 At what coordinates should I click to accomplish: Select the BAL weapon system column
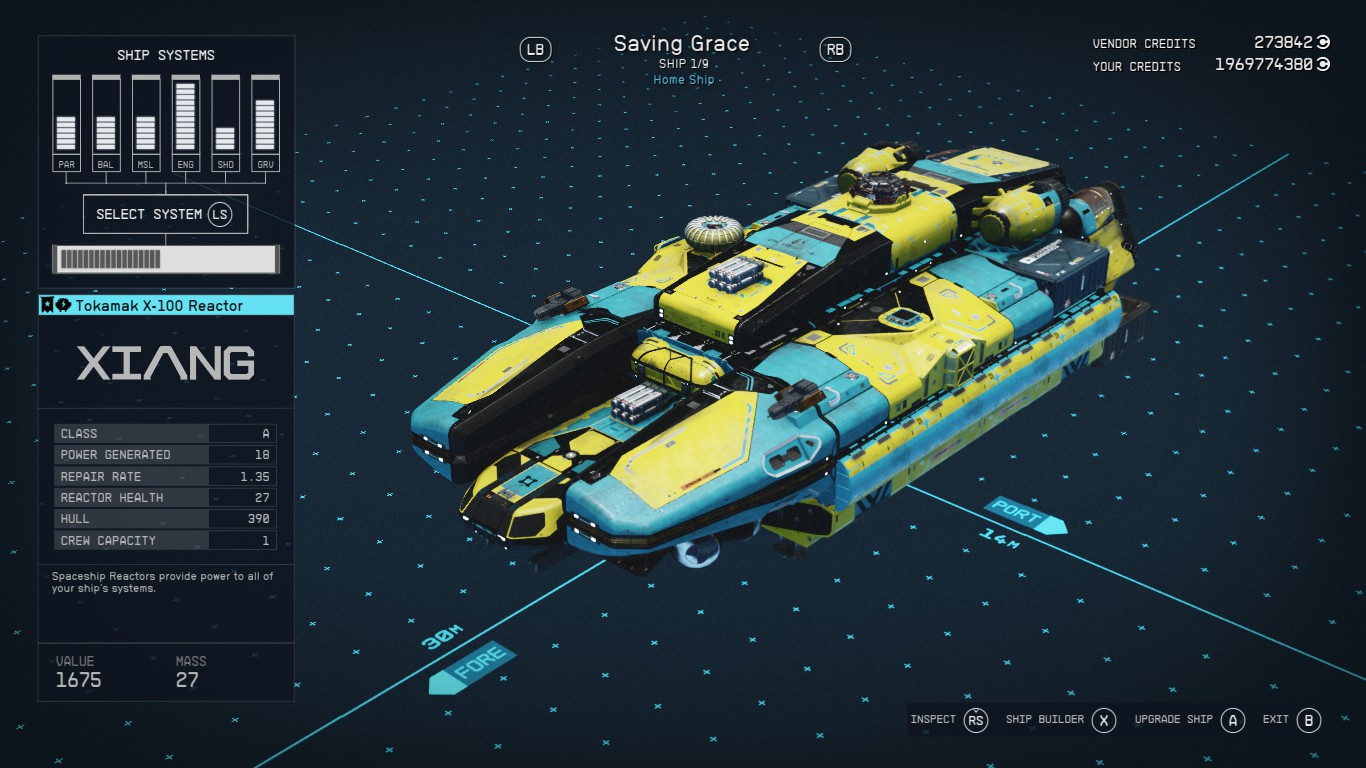(x=106, y=124)
